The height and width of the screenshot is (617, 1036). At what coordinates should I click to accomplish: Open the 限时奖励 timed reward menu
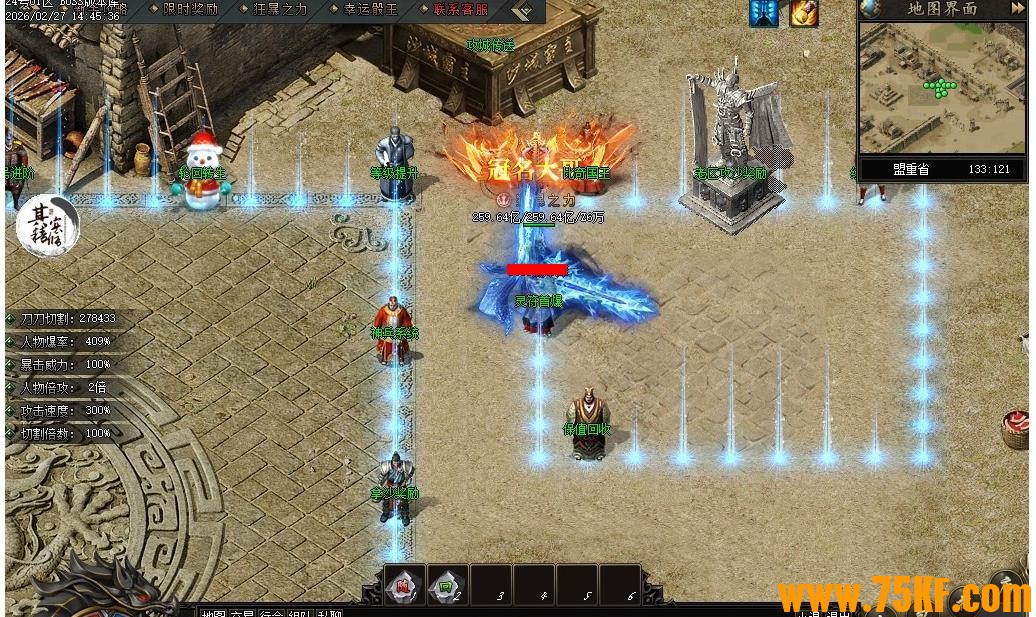click(189, 10)
